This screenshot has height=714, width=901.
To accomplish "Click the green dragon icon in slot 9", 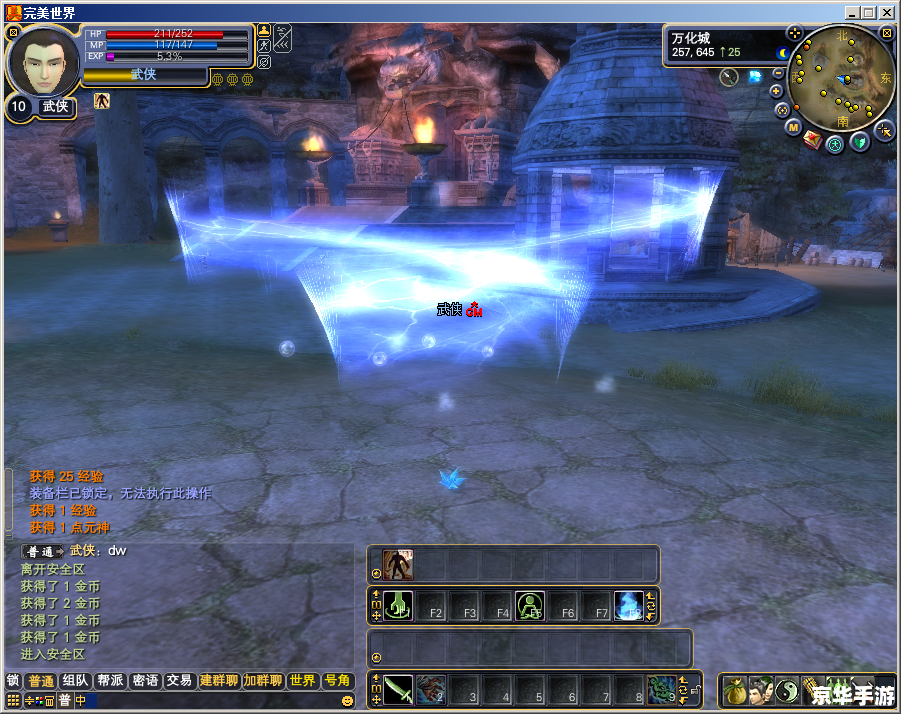I will (x=661, y=689).
